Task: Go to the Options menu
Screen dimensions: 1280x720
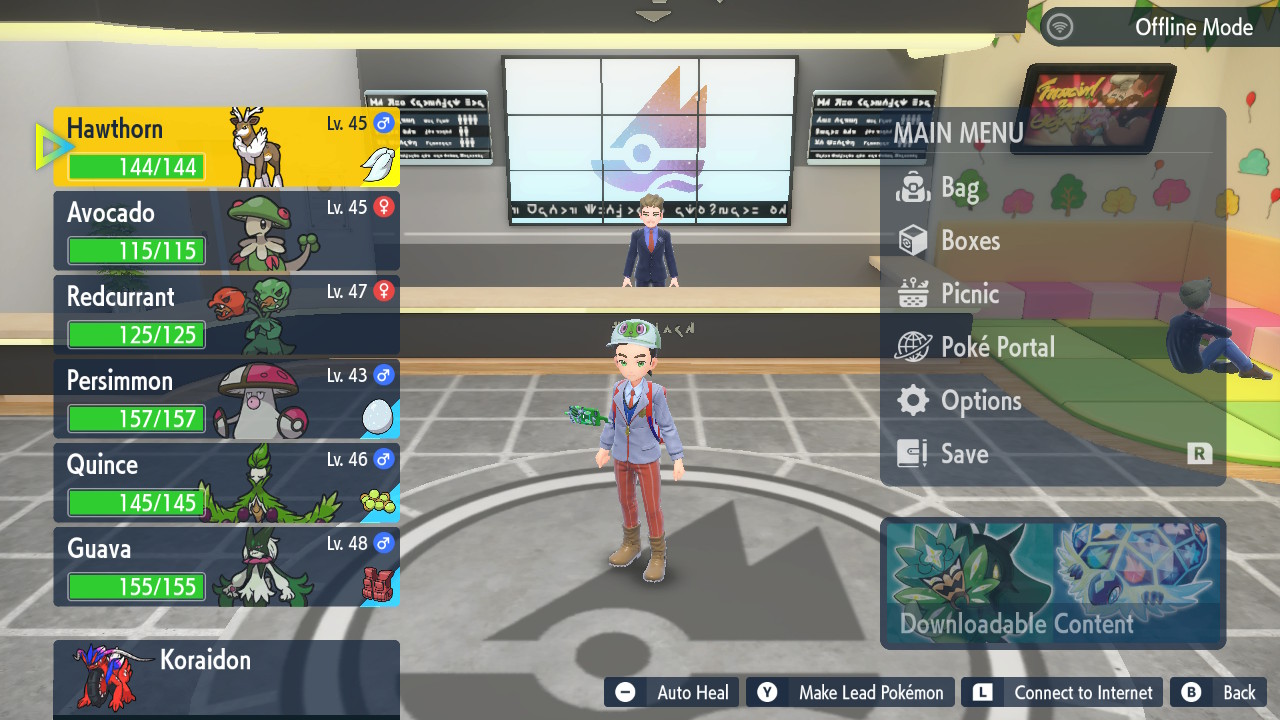Action: click(980, 401)
